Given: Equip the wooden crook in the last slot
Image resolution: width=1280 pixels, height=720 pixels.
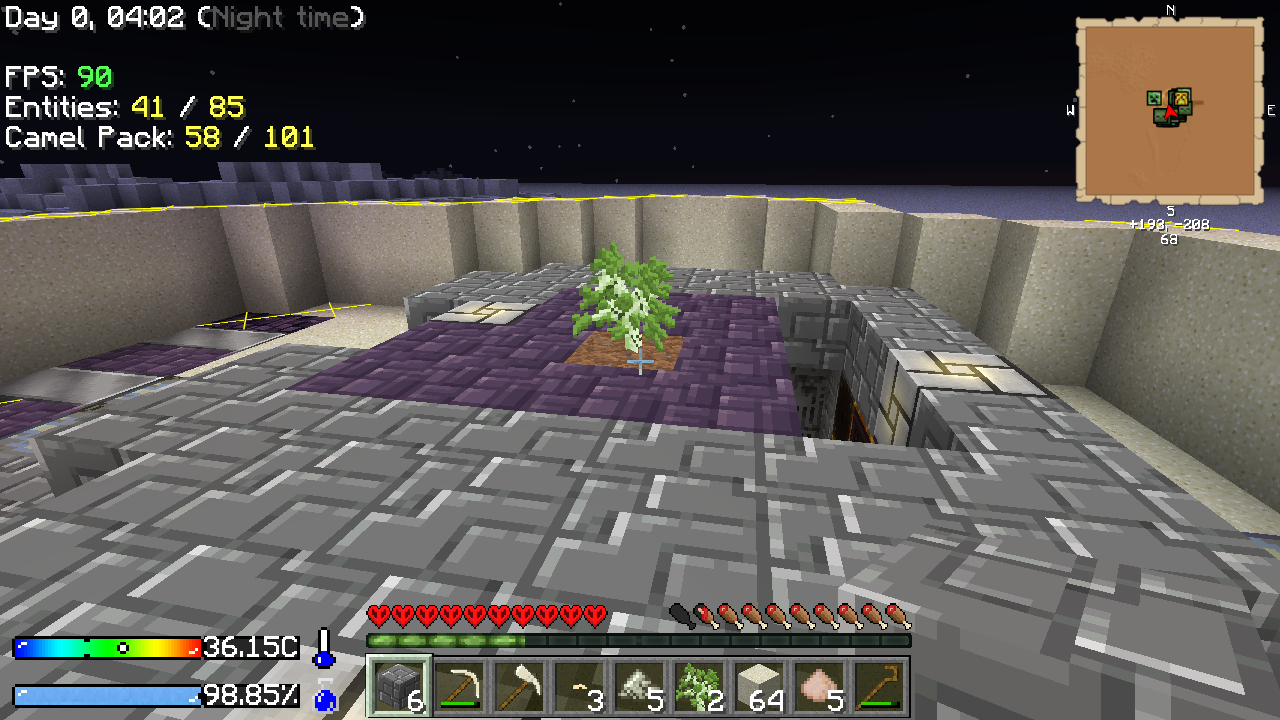Looking at the screenshot, I should 880,686.
